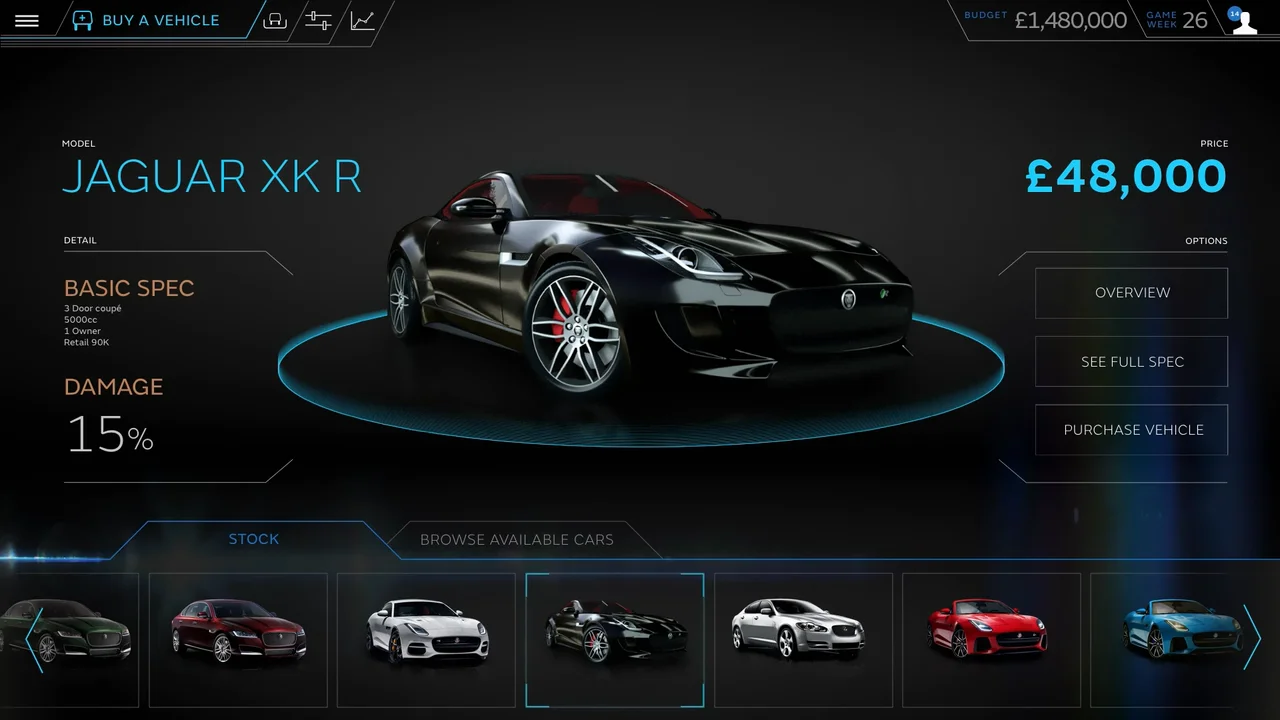Open the garage car icon tab
This screenshot has height=720, width=1280.
click(x=275, y=21)
